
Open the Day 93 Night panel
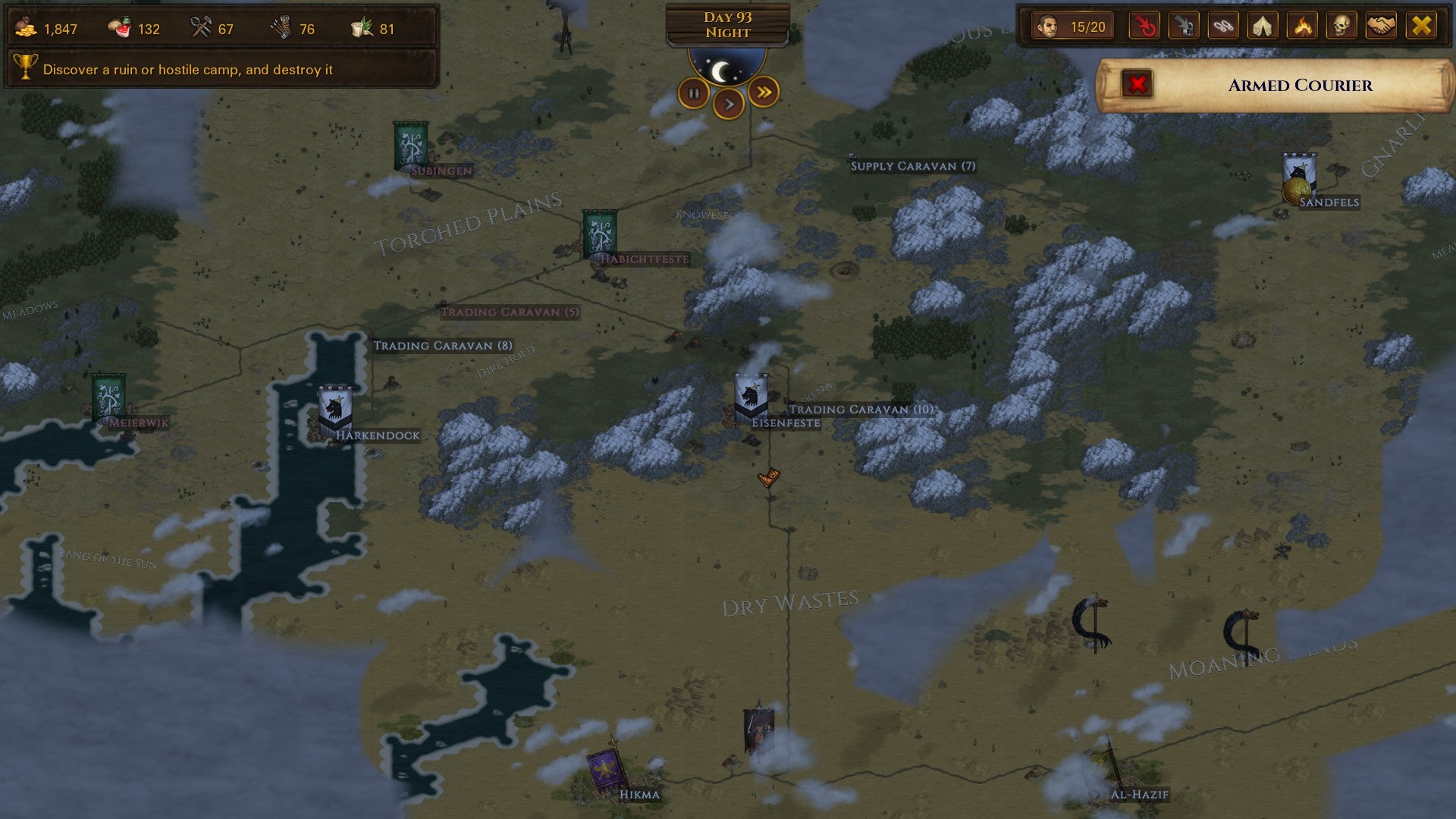point(728,25)
